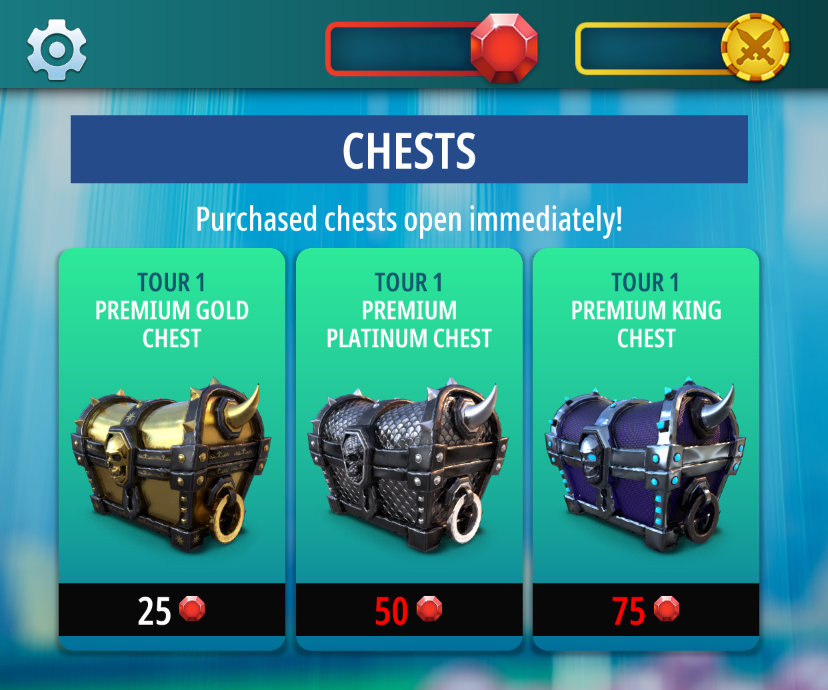Buy the king chest for 75 gems

pos(646,610)
